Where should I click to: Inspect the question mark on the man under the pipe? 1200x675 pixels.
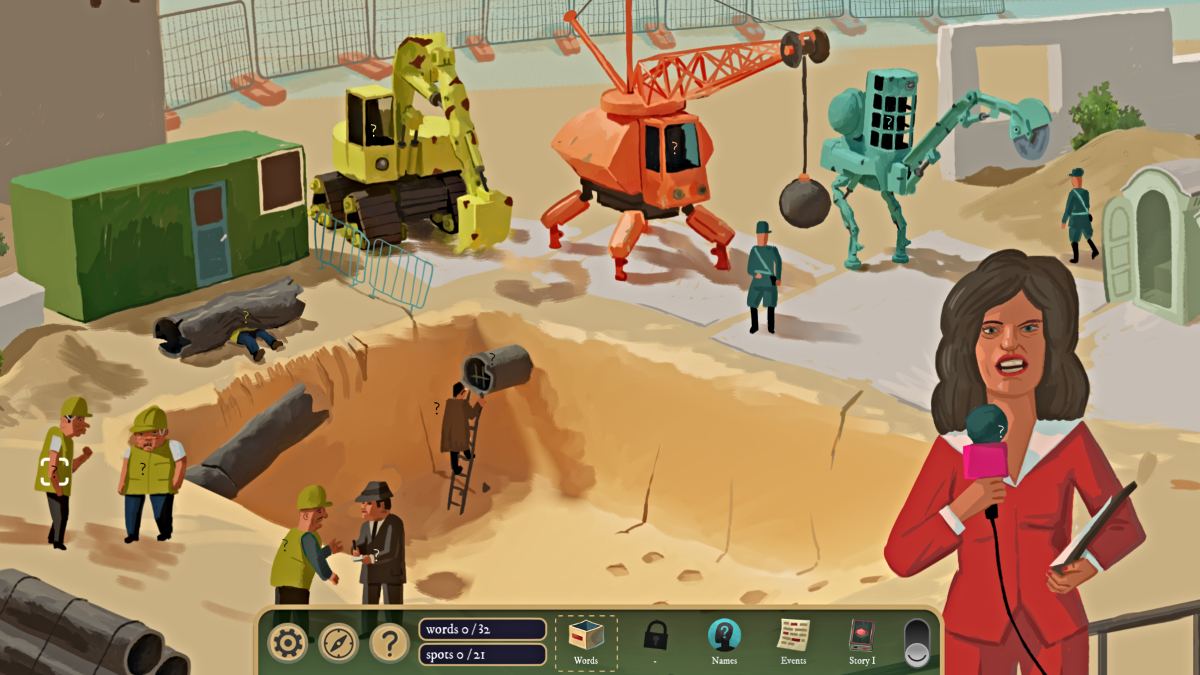coord(246,317)
